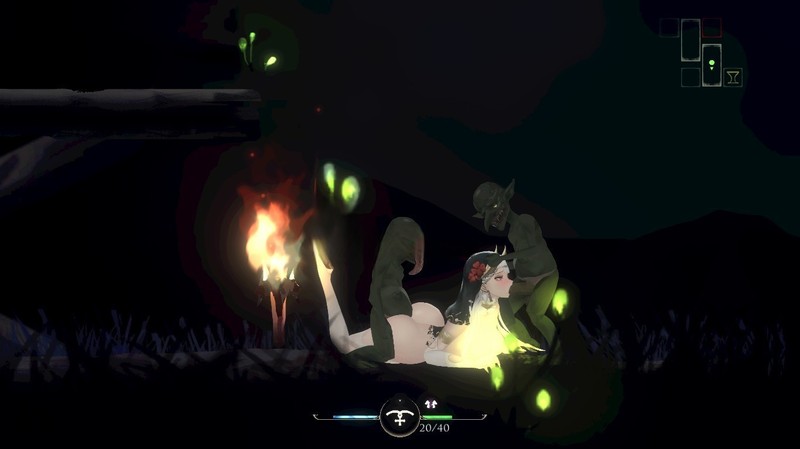Click the red-outlined room on the minimap
Screen dimensions: 800x449
coord(711,27)
